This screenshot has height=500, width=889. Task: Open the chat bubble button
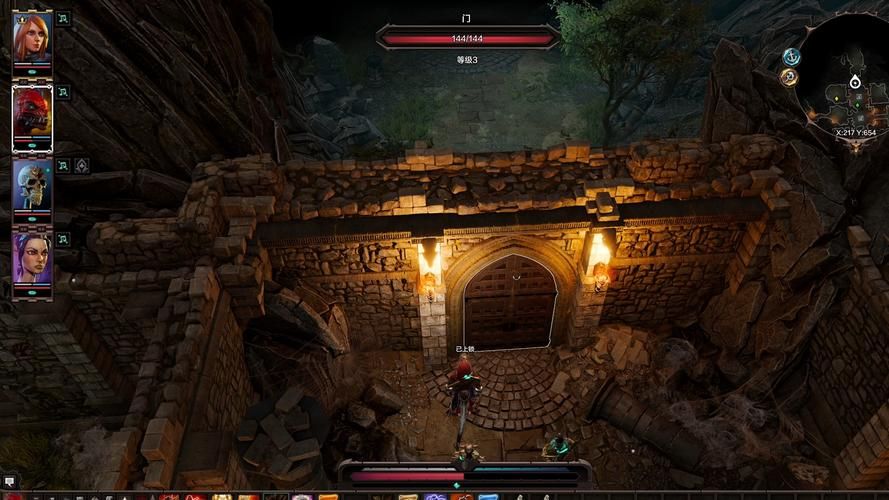point(9,482)
